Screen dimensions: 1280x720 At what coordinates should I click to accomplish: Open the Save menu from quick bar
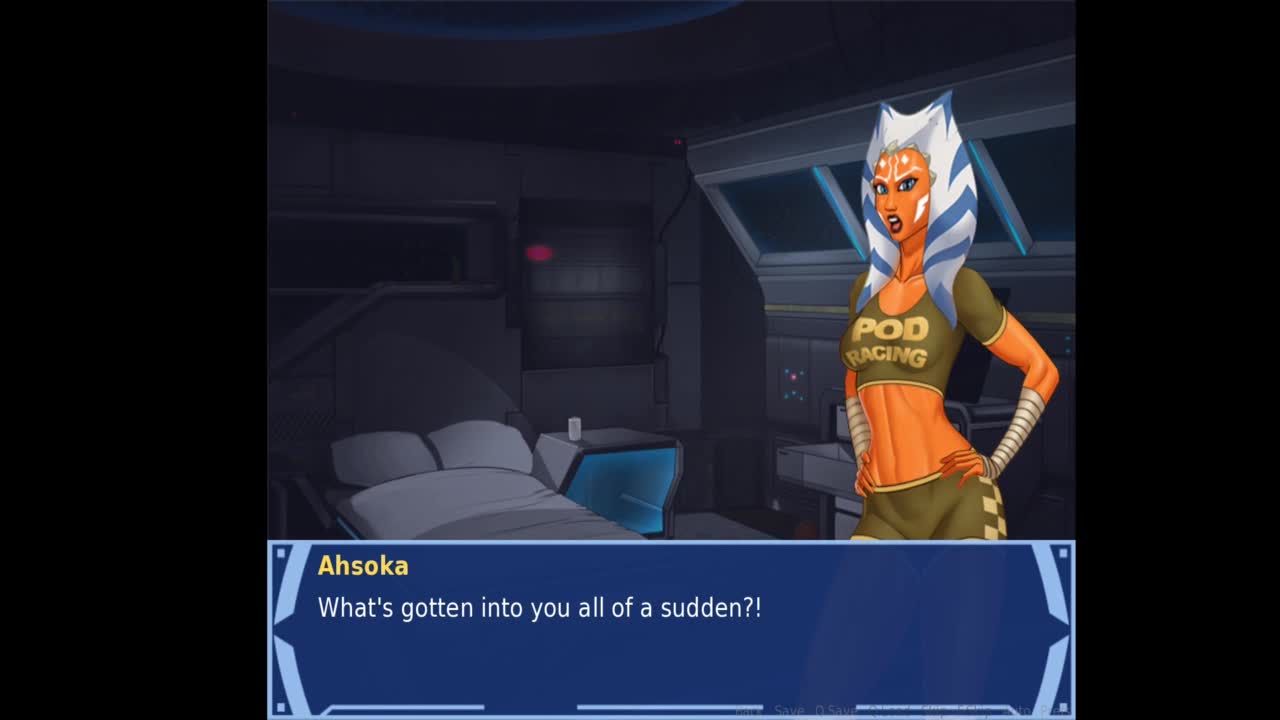[x=789, y=711]
